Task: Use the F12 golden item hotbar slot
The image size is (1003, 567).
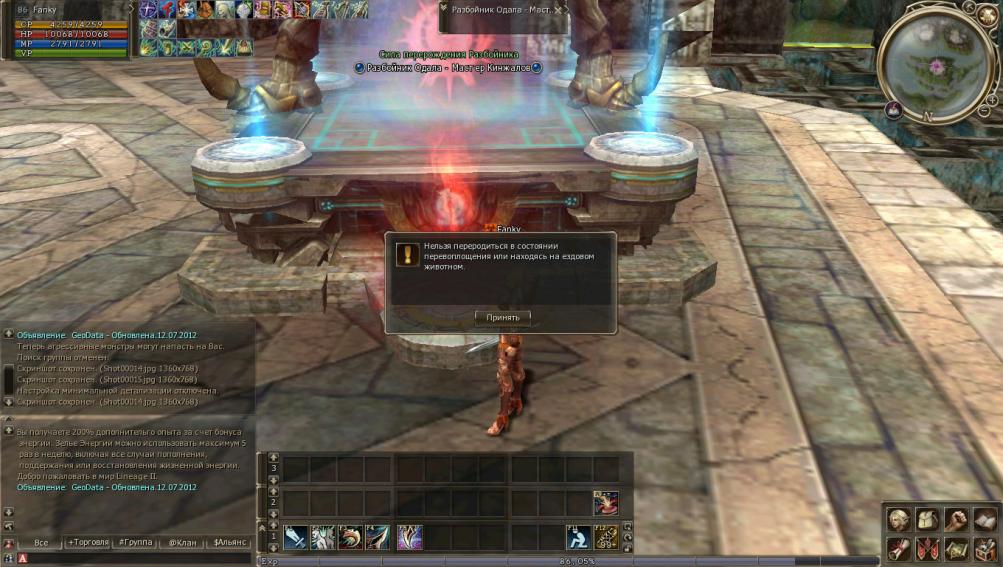Action: [606, 538]
